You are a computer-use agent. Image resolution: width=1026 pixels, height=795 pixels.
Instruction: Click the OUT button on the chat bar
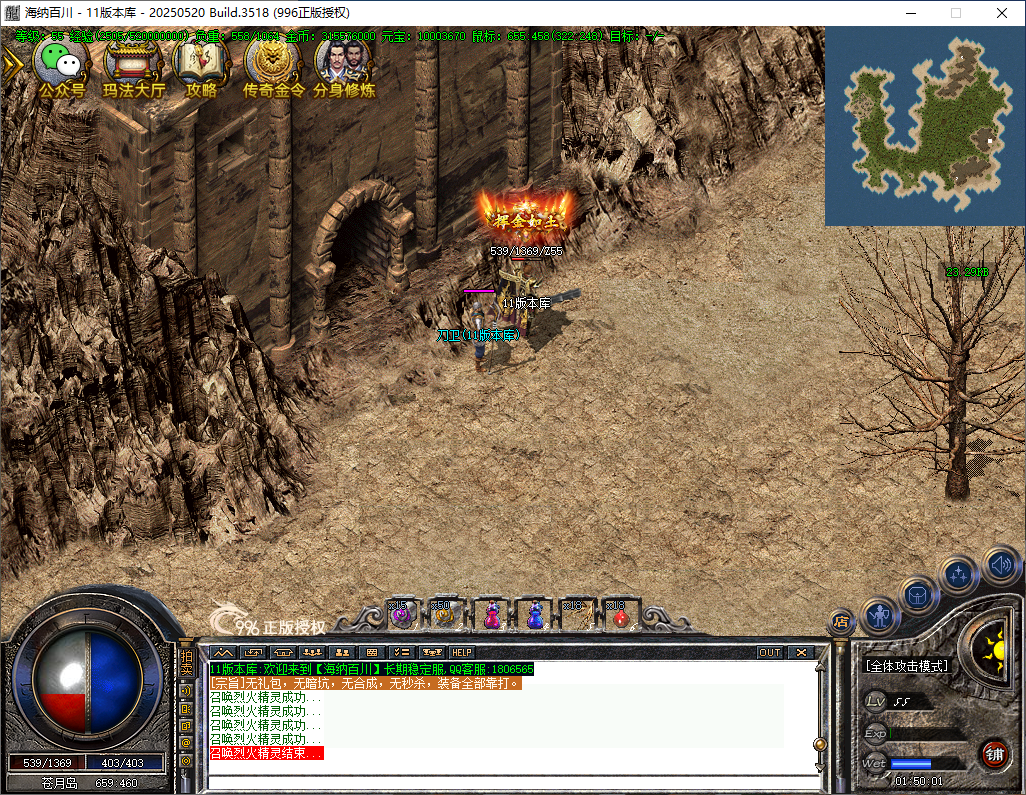tap(769, 652)
